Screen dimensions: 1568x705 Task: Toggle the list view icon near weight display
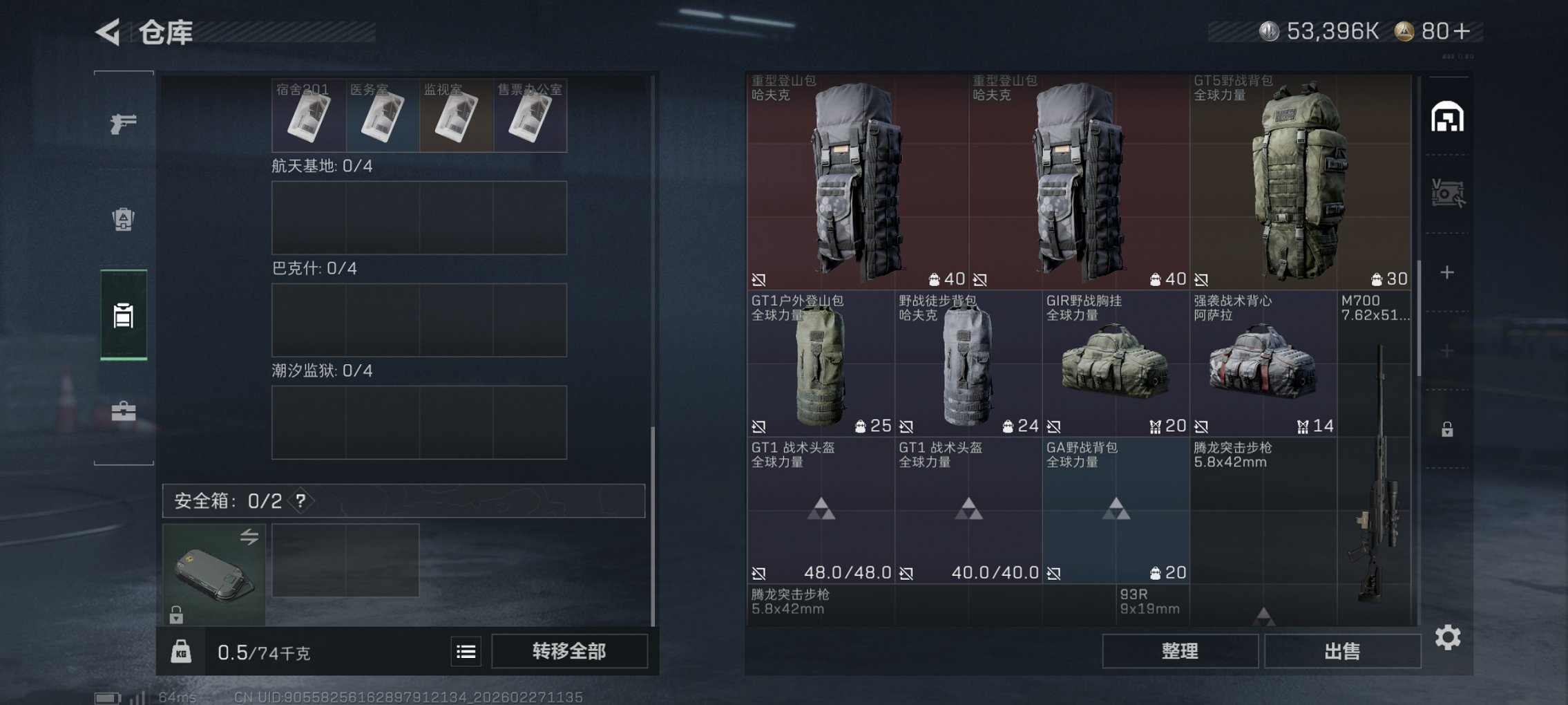click(466, 650)
